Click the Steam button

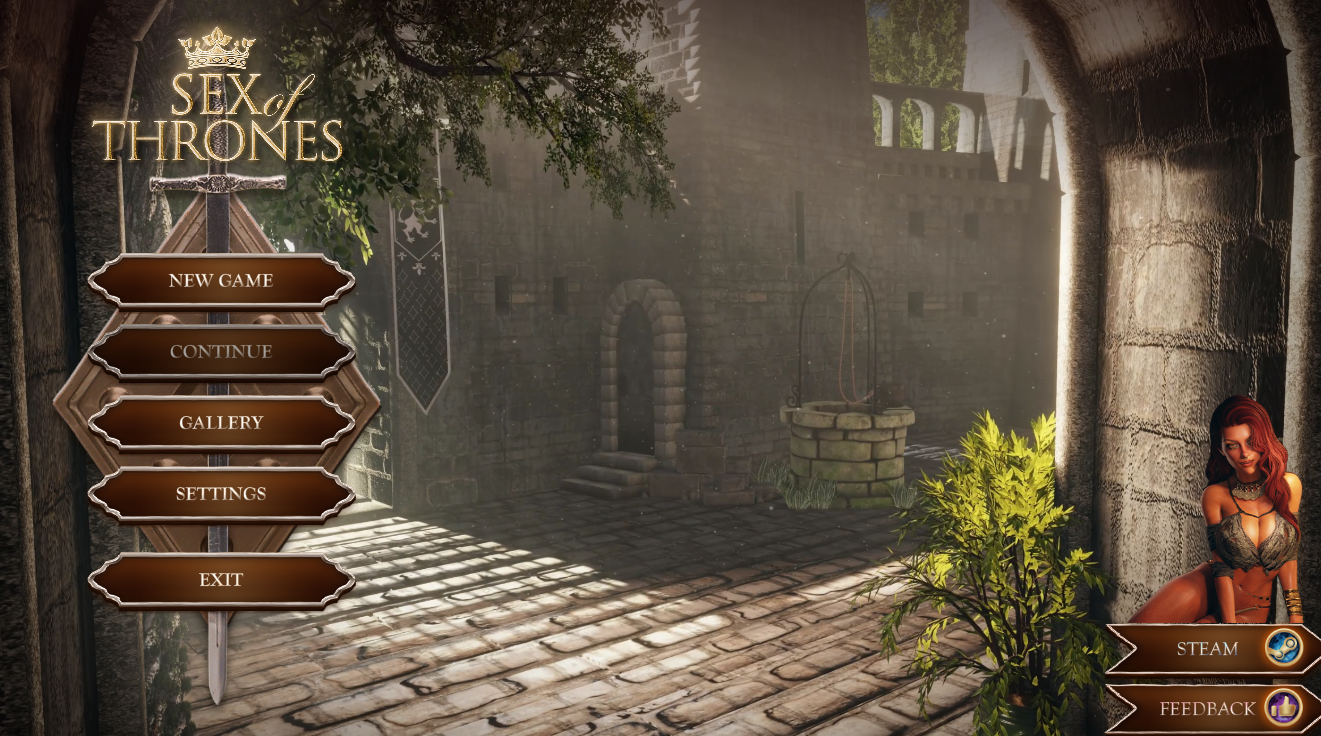pos(1216,649)
